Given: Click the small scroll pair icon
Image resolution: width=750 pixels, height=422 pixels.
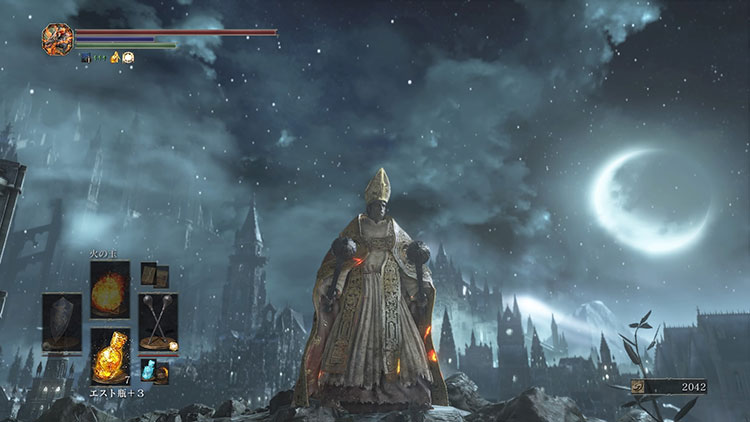Looking at the screenshot, I should pyautogui.click(x=154, y=275).
